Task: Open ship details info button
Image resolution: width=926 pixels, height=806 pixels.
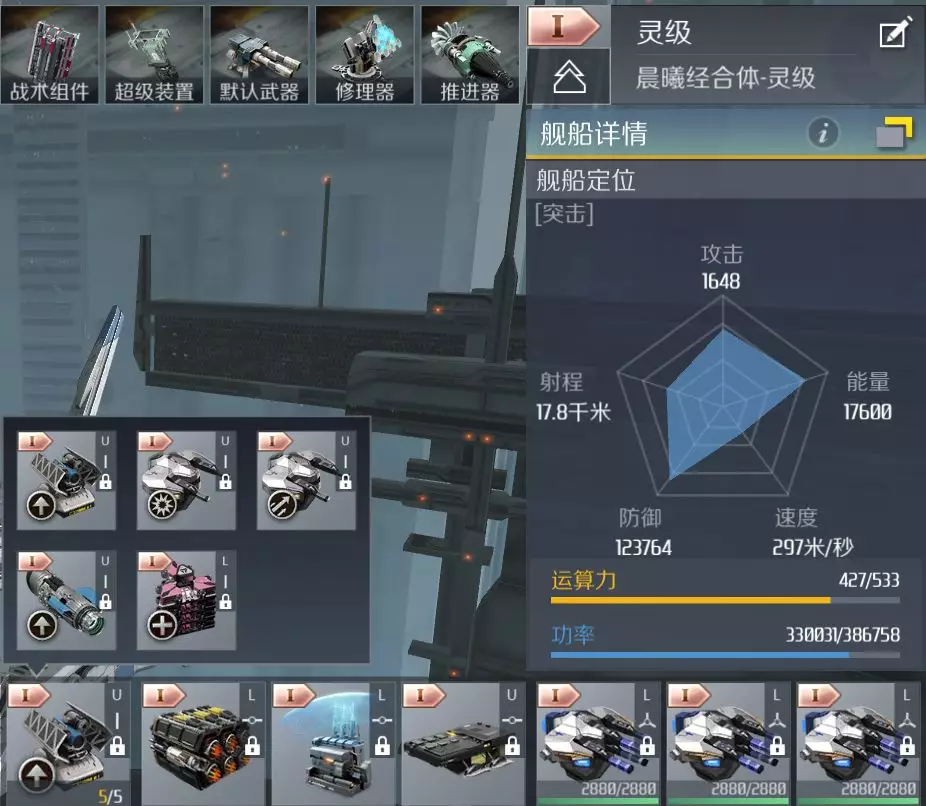Action: tap(823, 133)
